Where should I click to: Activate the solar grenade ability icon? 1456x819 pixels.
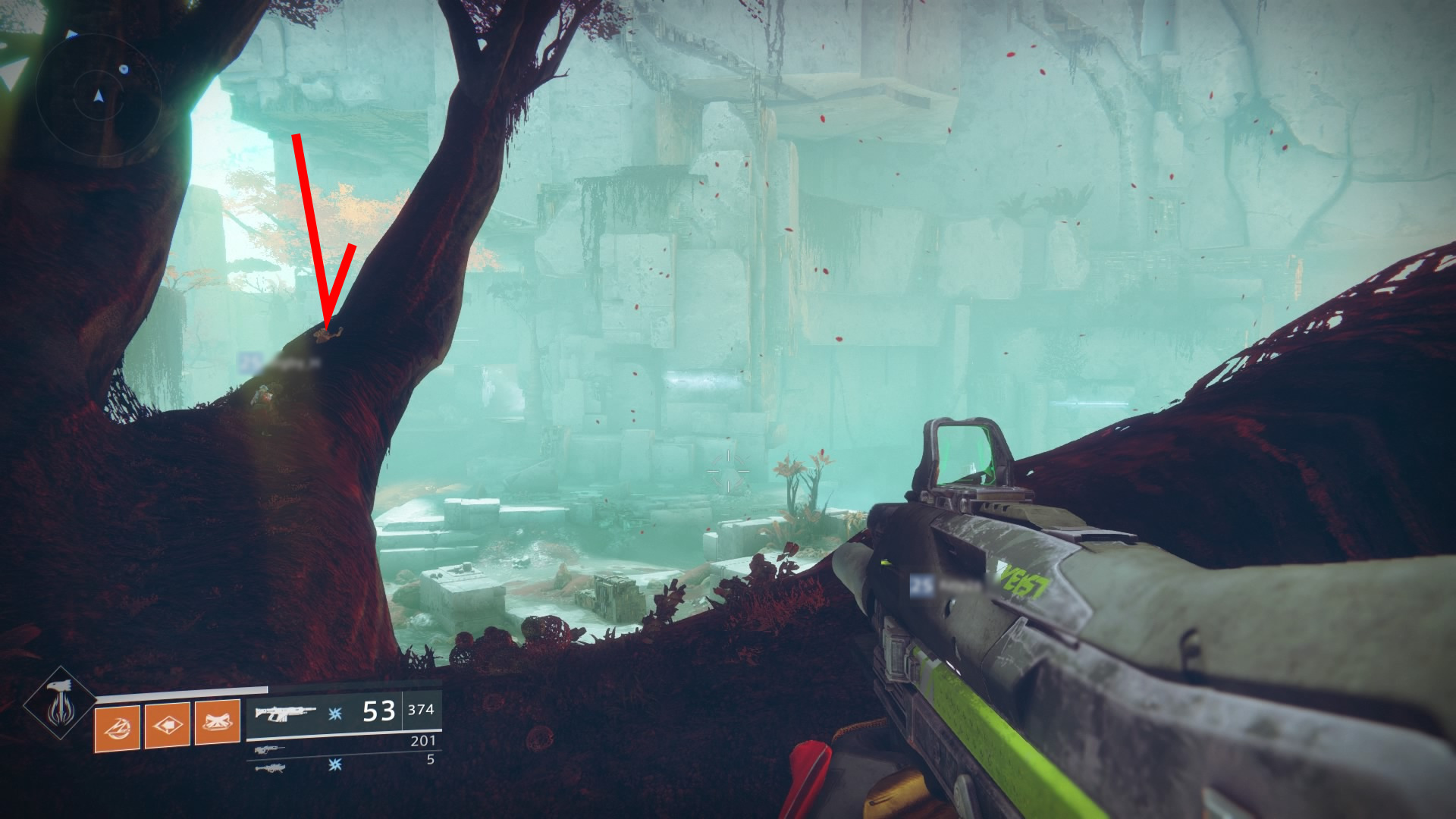(117, 727)
